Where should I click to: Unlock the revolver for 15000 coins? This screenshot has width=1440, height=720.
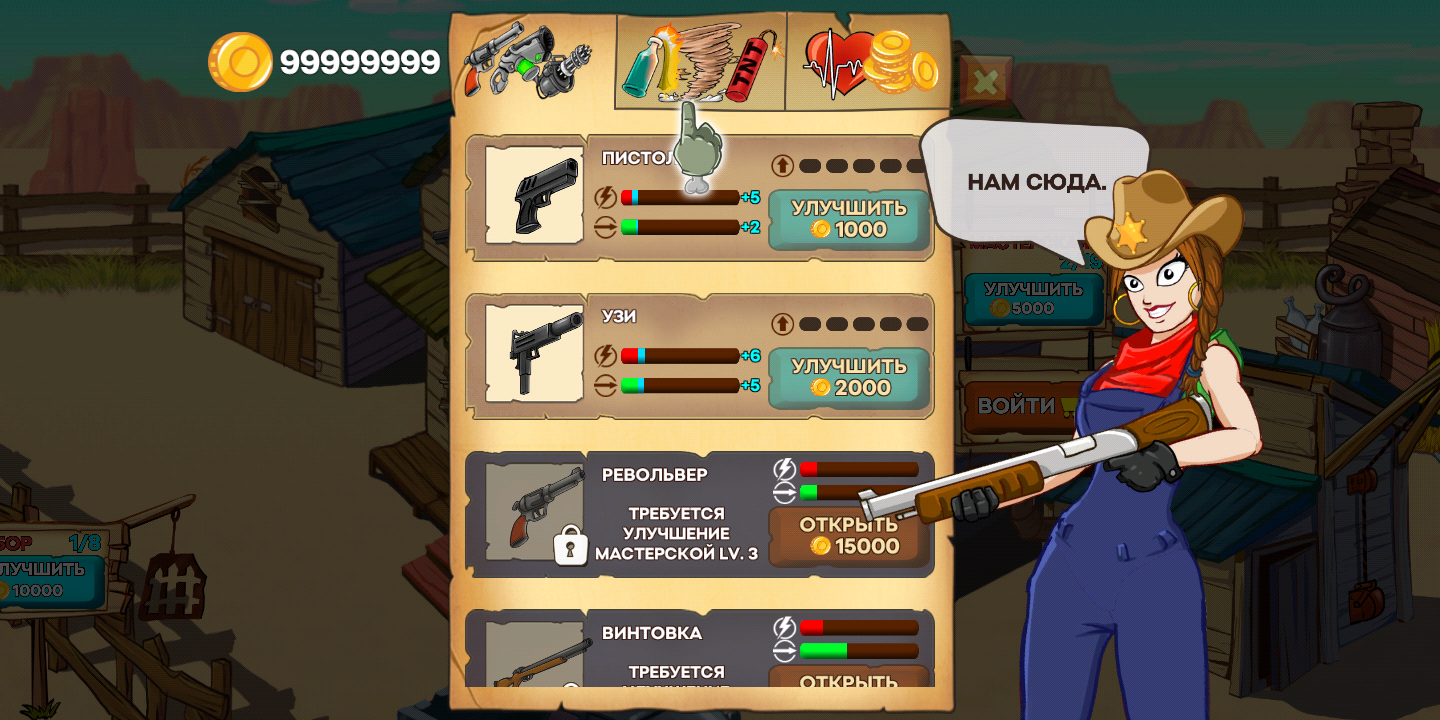pos(848,535)
